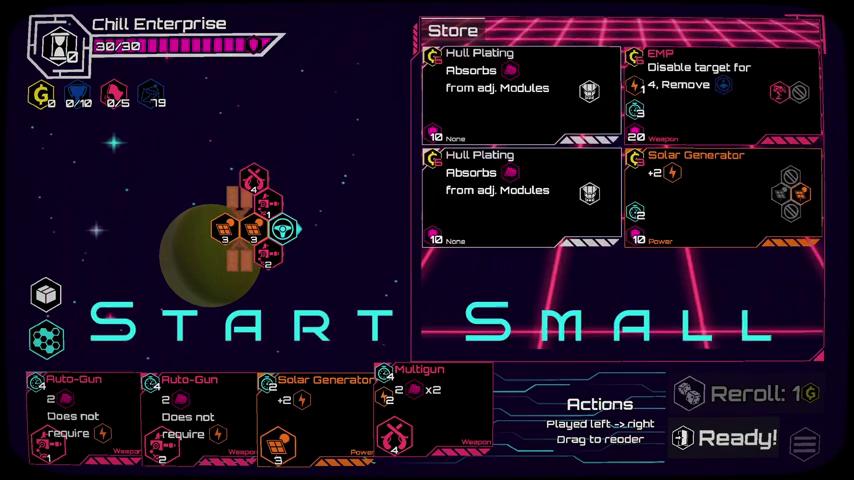Purchase the Solar Generator card in the store
This screenshot has height=480, width=854.
coord(722,197)
